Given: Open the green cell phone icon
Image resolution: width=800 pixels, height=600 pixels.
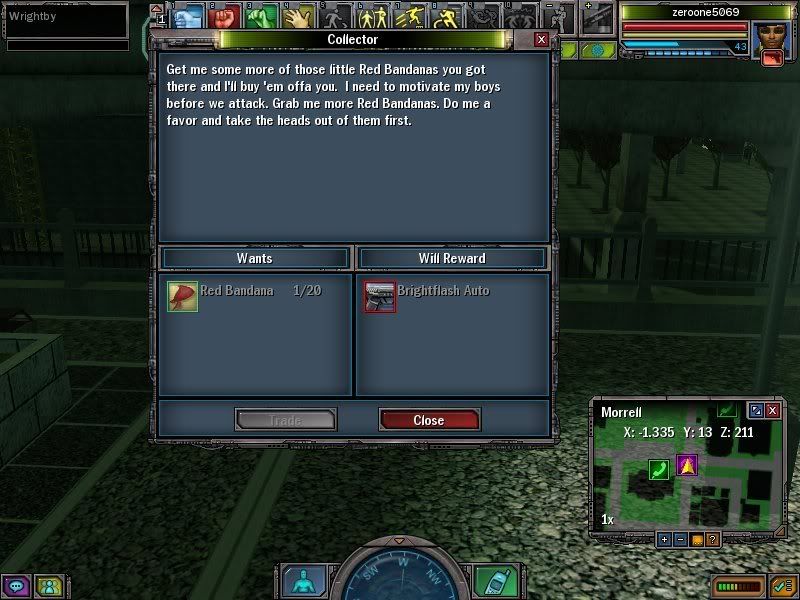Looking at the screenshot, I should (x=490, y=581).
